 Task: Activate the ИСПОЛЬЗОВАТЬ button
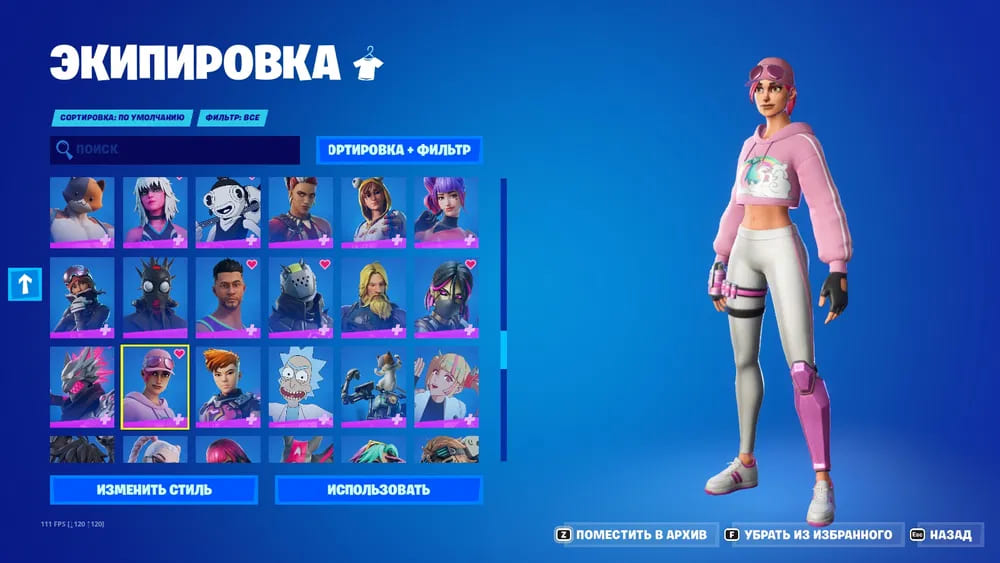coord(378,490)
